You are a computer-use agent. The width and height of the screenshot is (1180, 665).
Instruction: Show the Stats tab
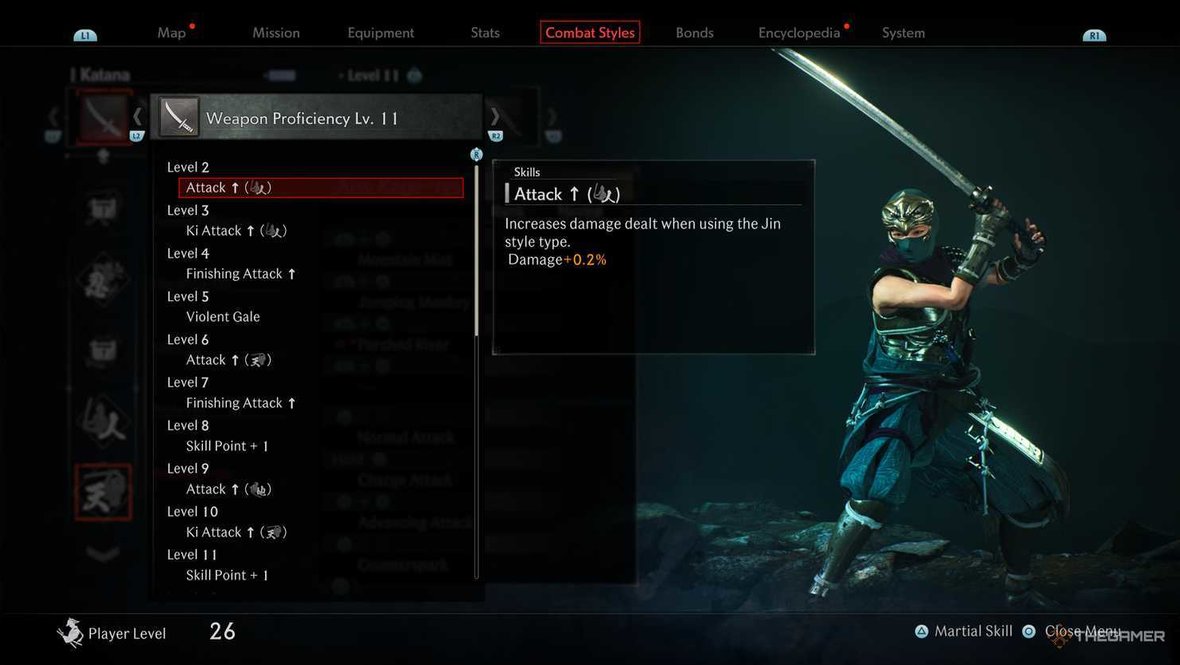point(485,33)
